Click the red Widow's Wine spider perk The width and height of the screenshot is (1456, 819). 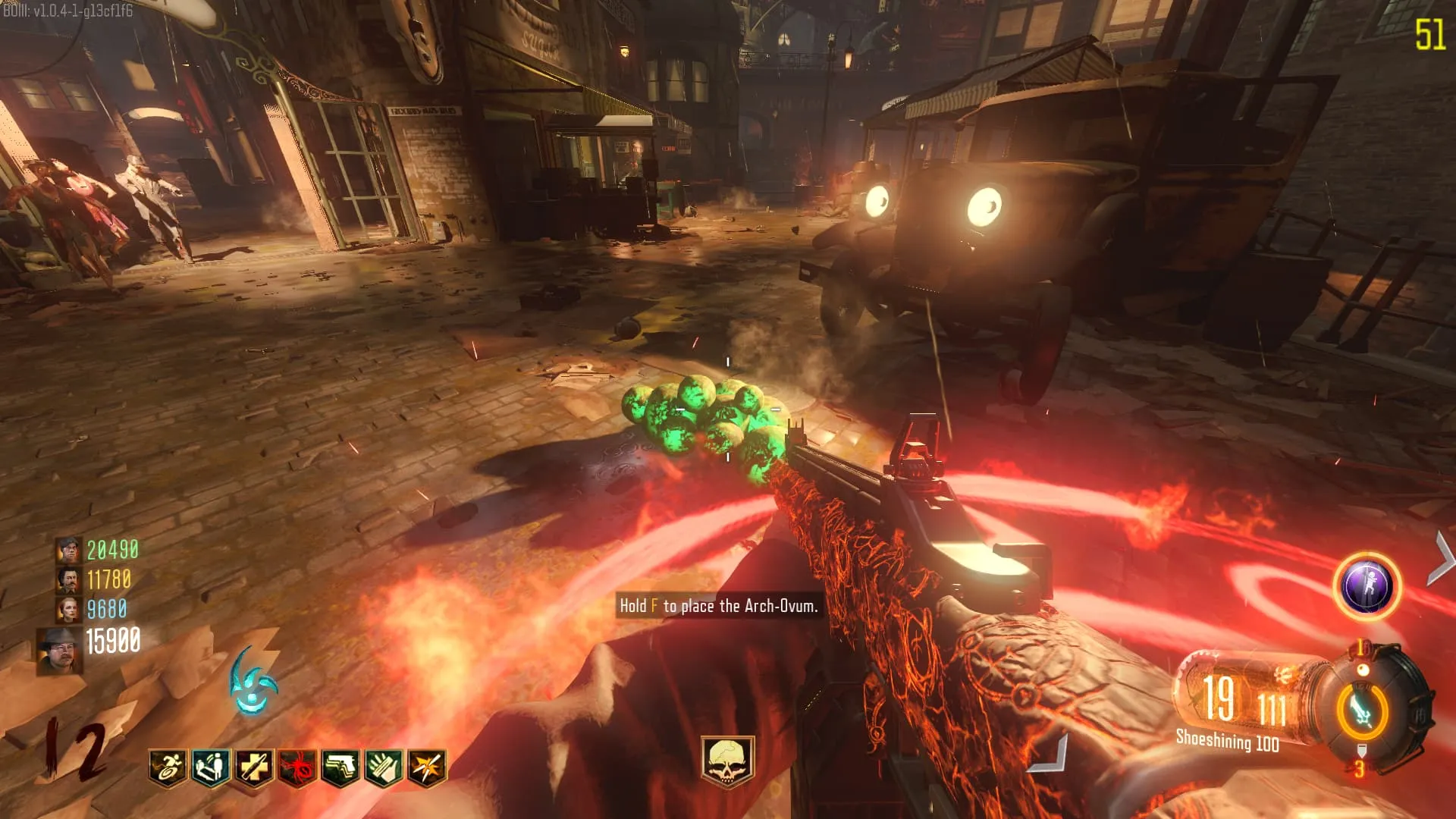(x=297, y=767)
